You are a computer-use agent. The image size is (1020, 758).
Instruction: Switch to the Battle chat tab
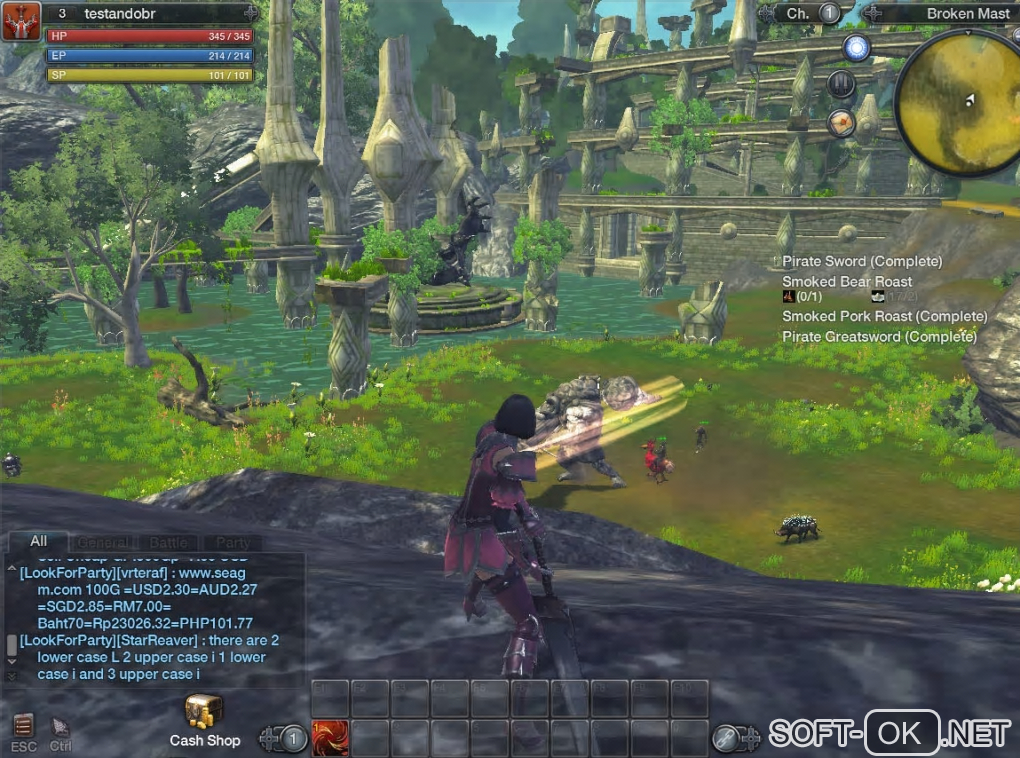tap(168, 542)
